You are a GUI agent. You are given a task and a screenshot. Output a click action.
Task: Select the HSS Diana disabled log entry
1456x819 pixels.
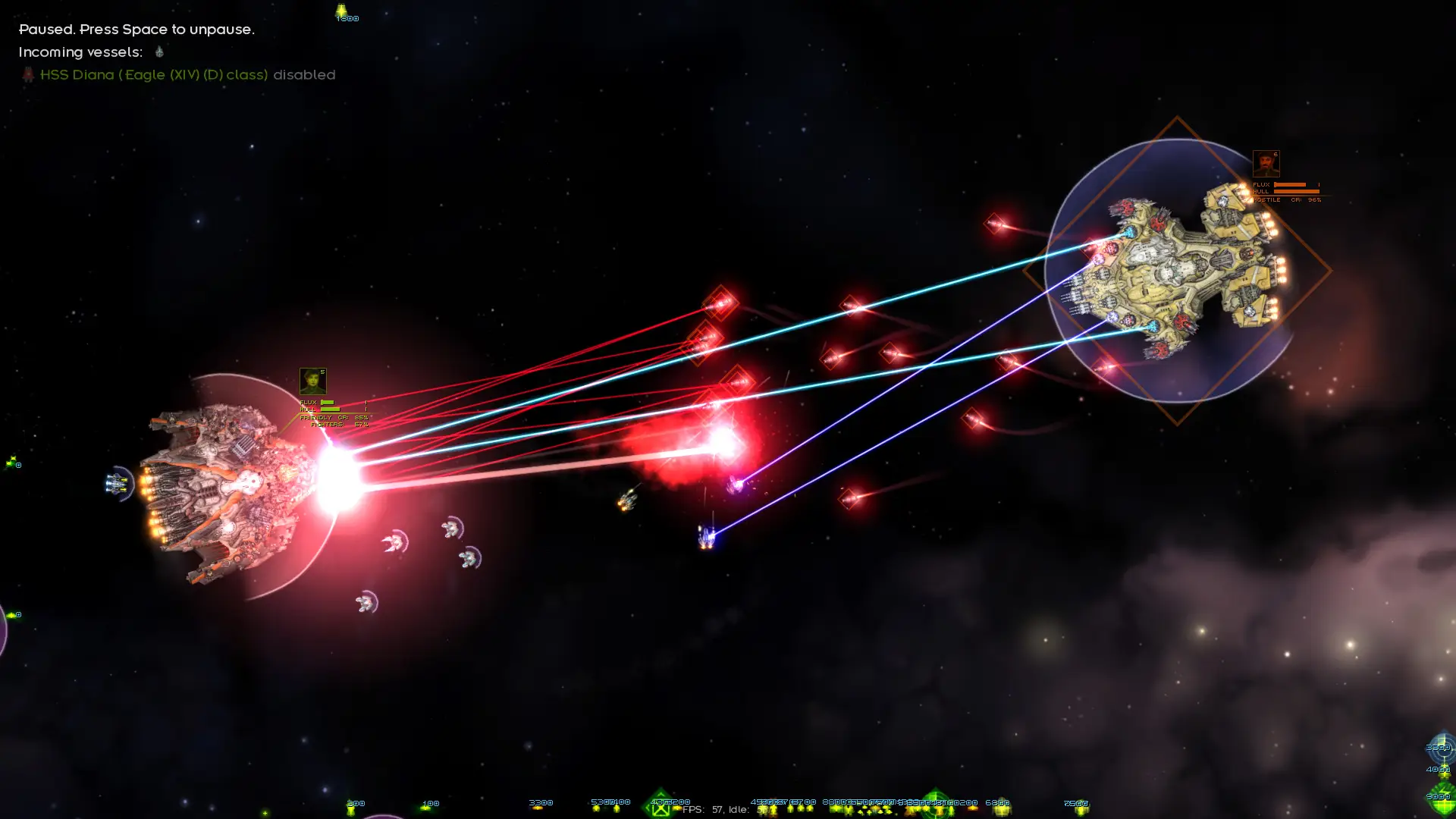tap(187, 74)
